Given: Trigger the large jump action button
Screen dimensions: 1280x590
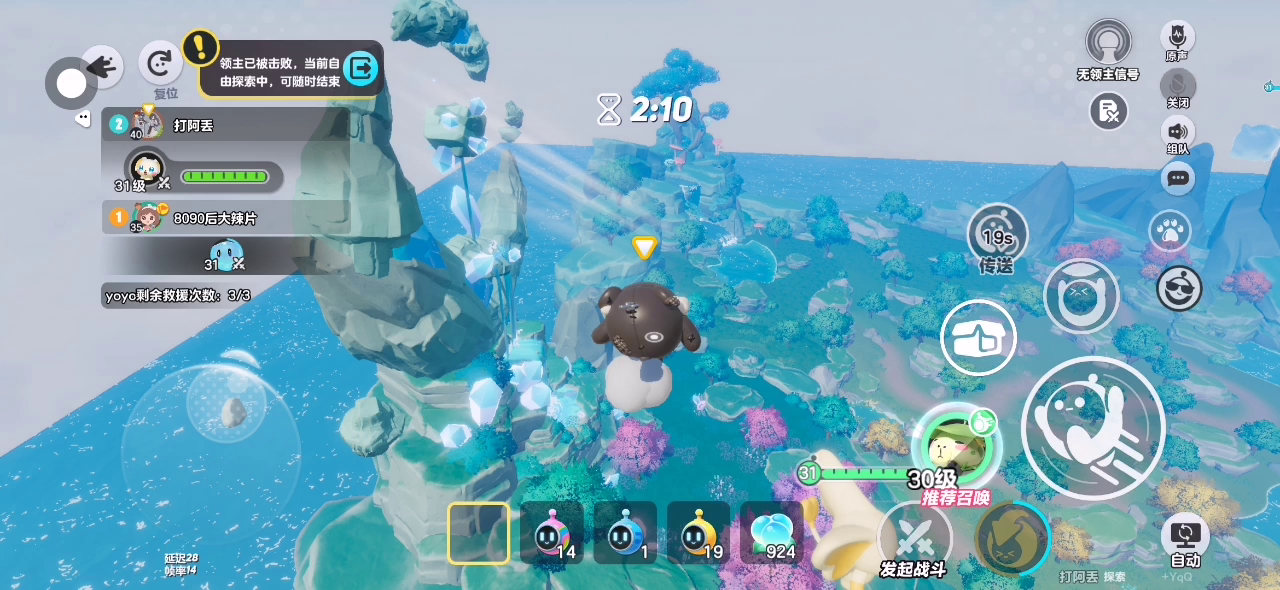Looking at the screenshot, I should click(x=1093, y=428).
